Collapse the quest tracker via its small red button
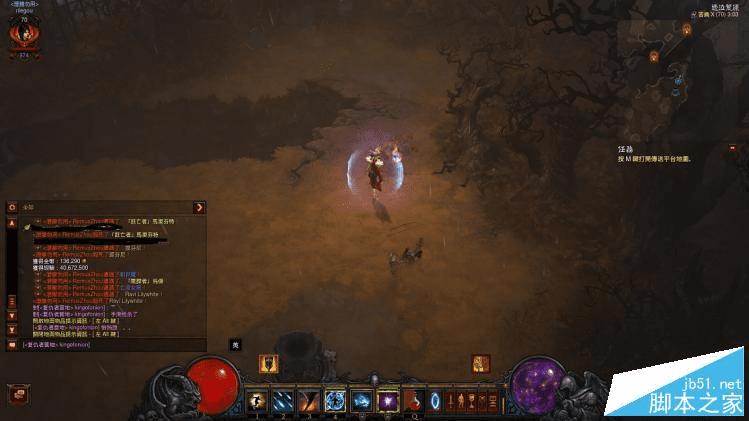749x421 pixels. (731, 147)
